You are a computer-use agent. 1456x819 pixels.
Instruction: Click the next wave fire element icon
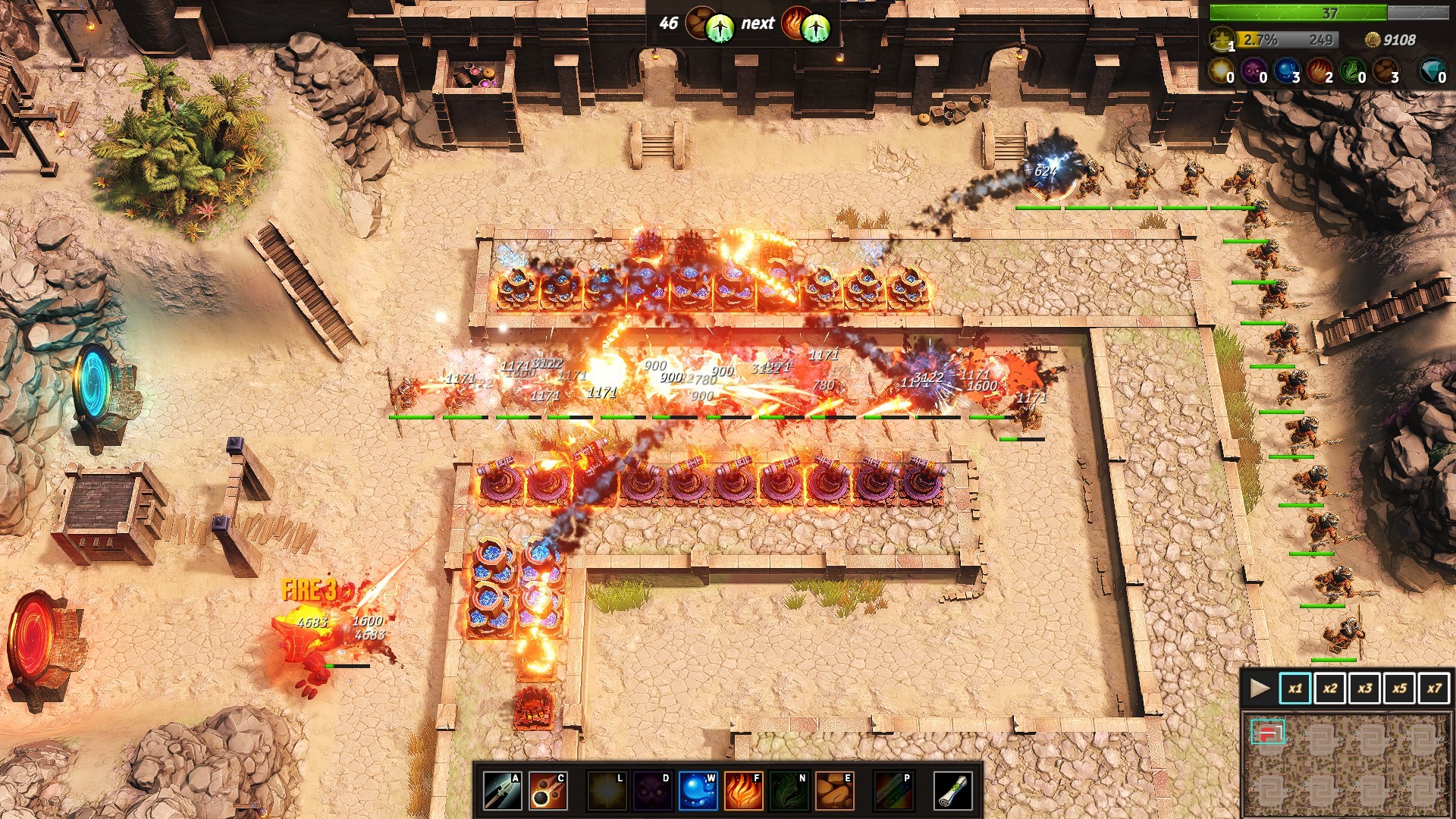tap(794, 24)
